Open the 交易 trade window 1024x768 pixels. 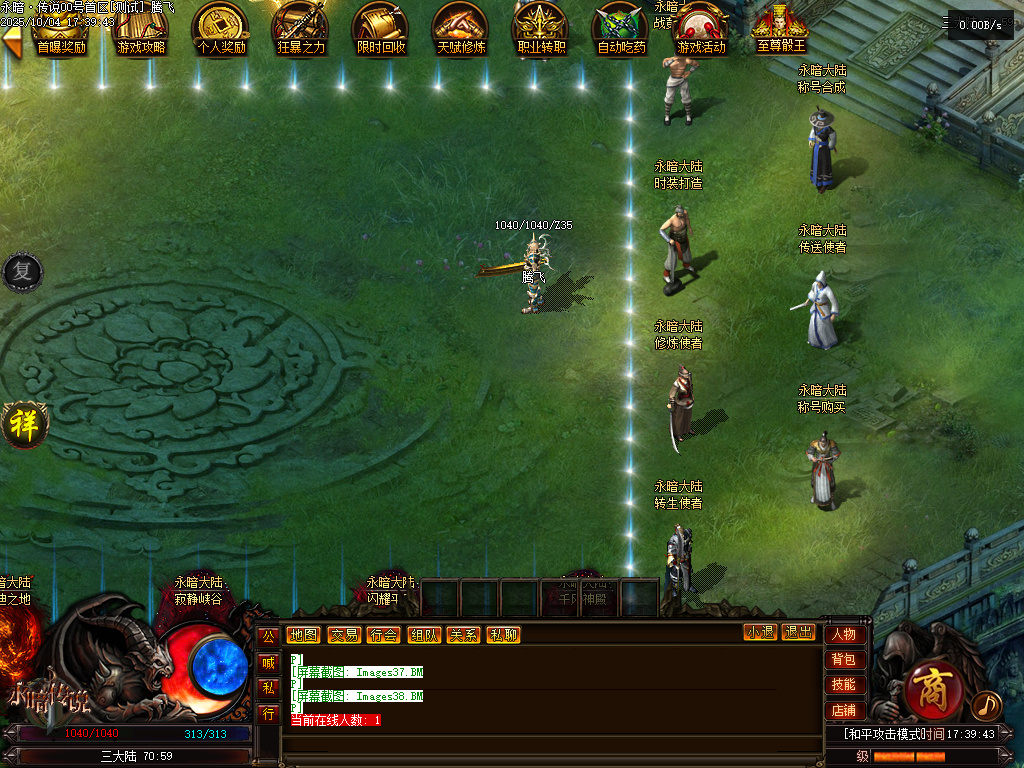tap(344, 634)
